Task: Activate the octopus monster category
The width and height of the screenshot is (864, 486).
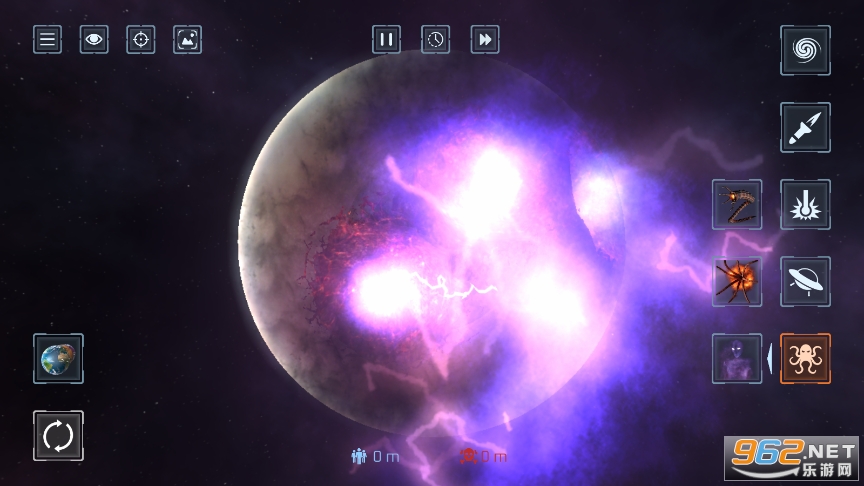Action: pos(805,358)
